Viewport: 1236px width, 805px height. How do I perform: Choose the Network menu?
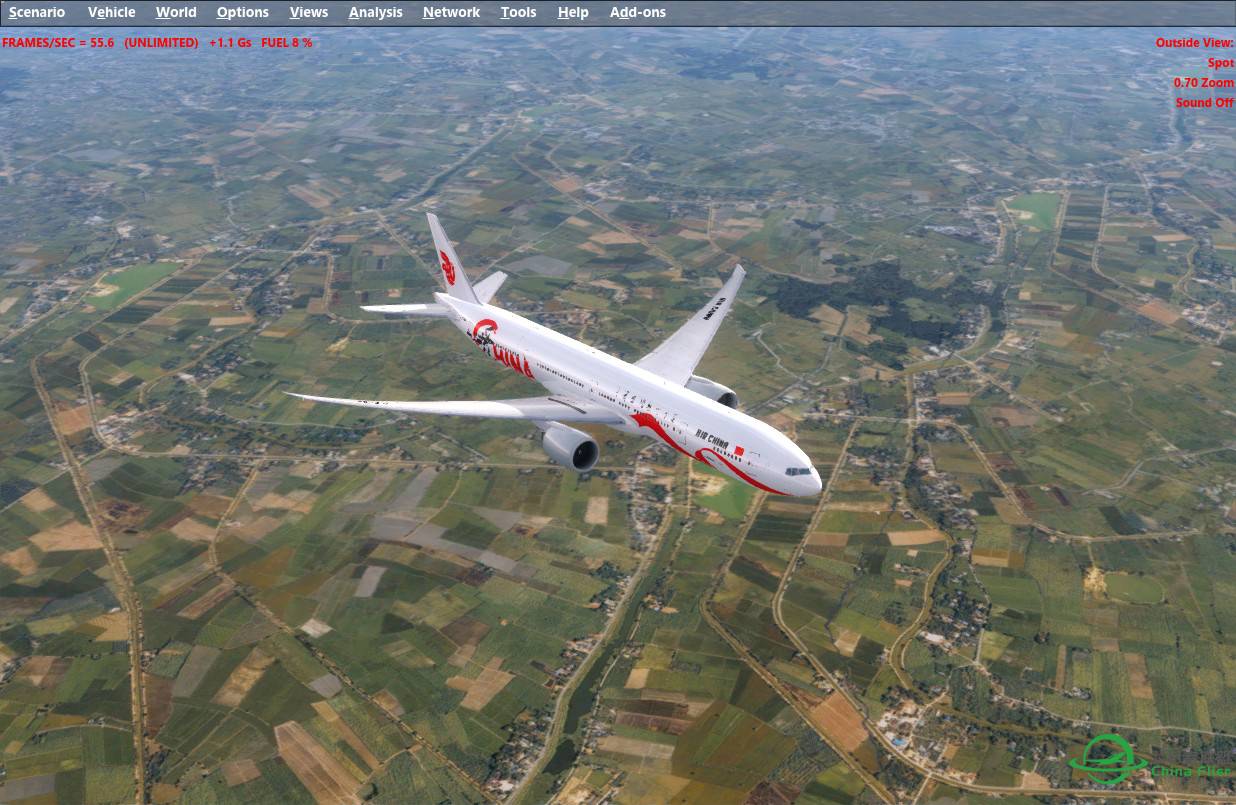coord(451,12)
